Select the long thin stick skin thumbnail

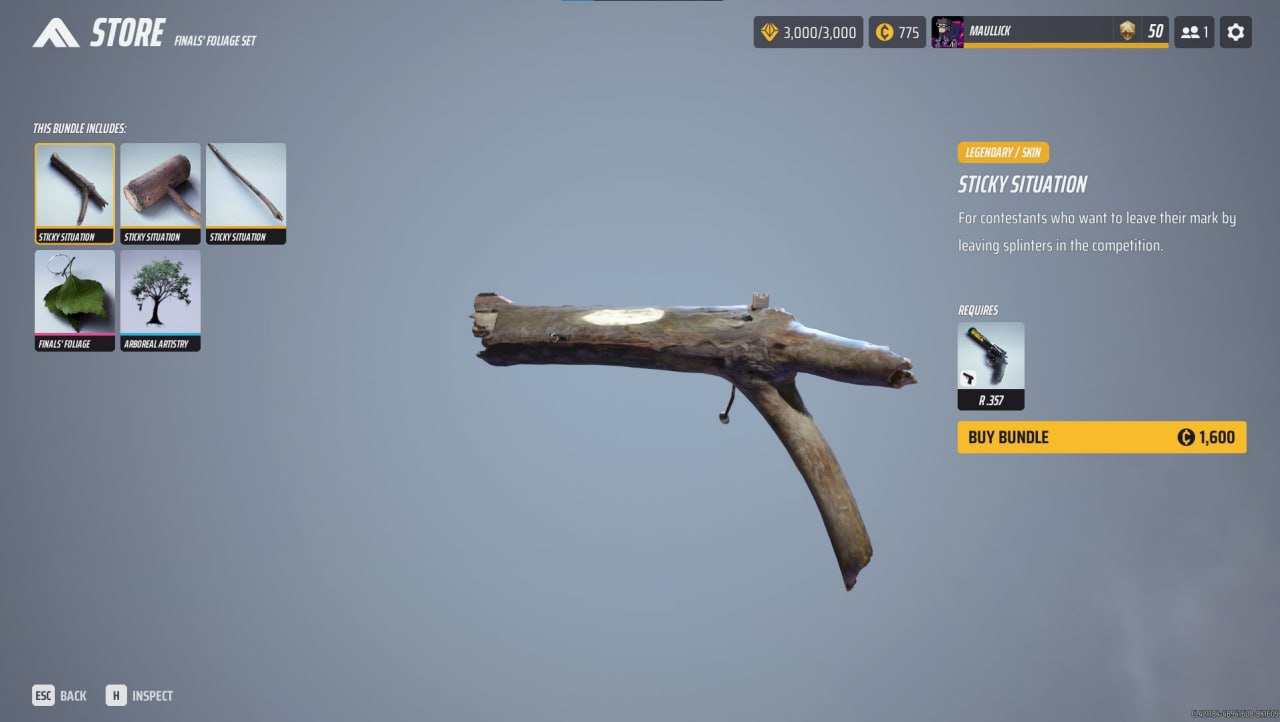pyautogui.click(x=246, y=193)
